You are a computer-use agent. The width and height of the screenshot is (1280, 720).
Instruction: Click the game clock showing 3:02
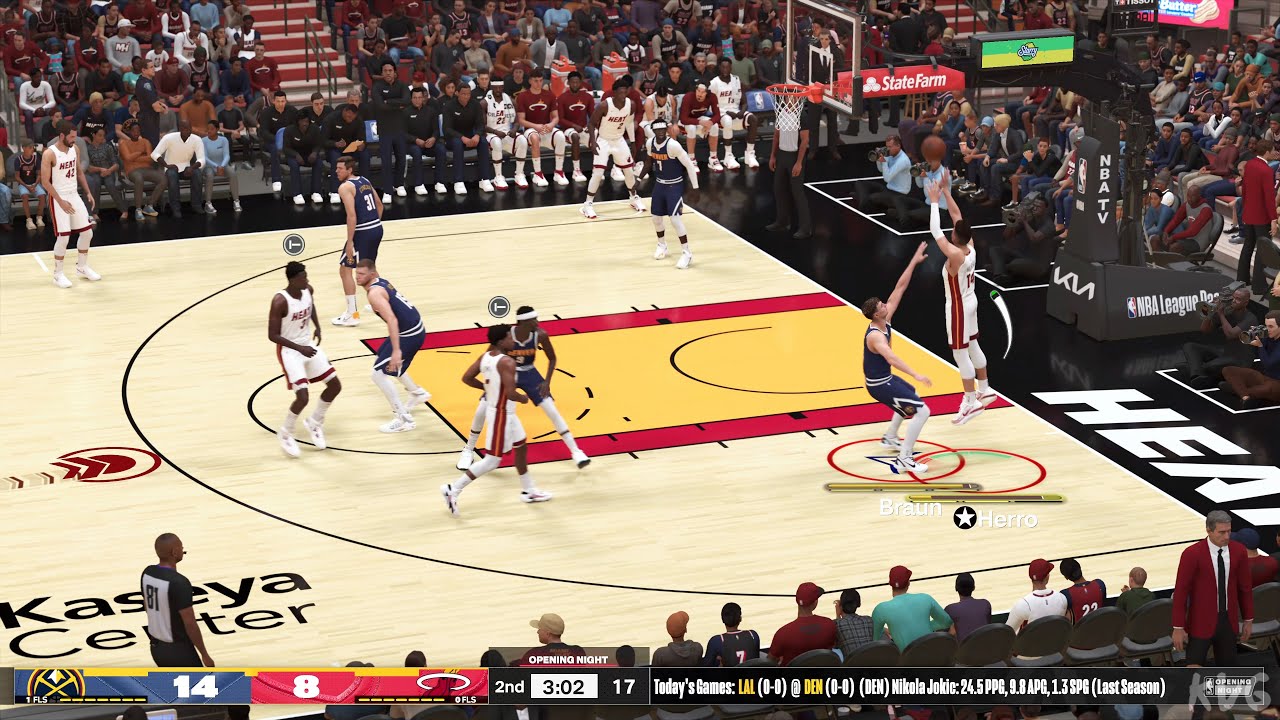(566, 686)
